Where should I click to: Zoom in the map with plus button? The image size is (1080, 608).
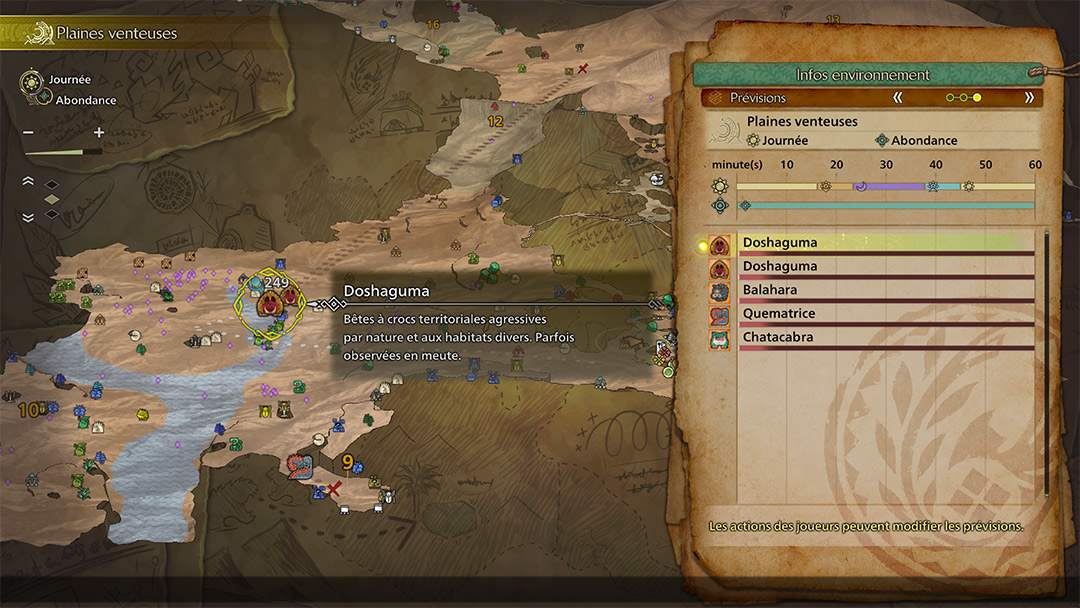[x=99, y=133]
